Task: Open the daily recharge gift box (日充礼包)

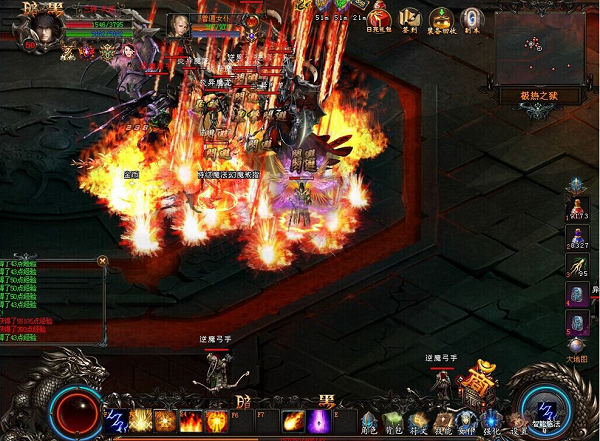Action: [380, 19]
